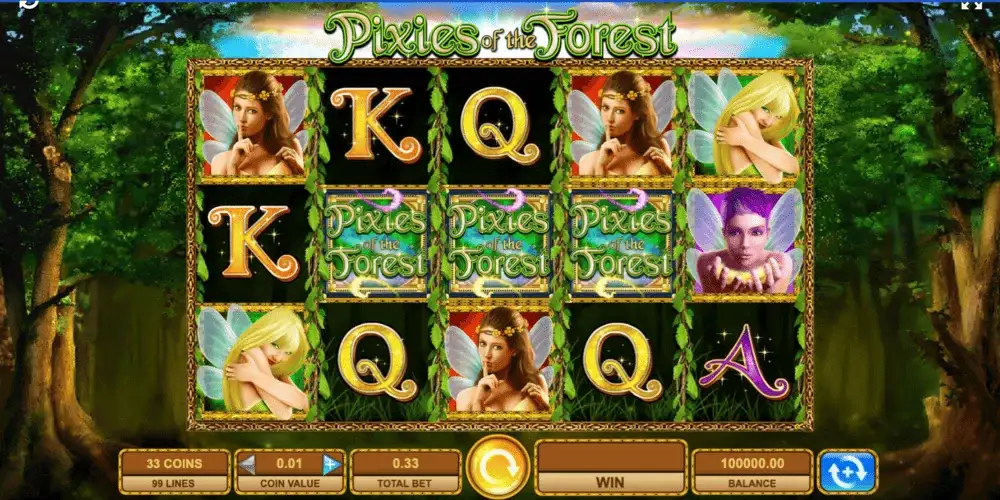Screen dimensions: 1000x500
Task: Decrease the coin value with the left arrow
Action: (x=248, y=464)
